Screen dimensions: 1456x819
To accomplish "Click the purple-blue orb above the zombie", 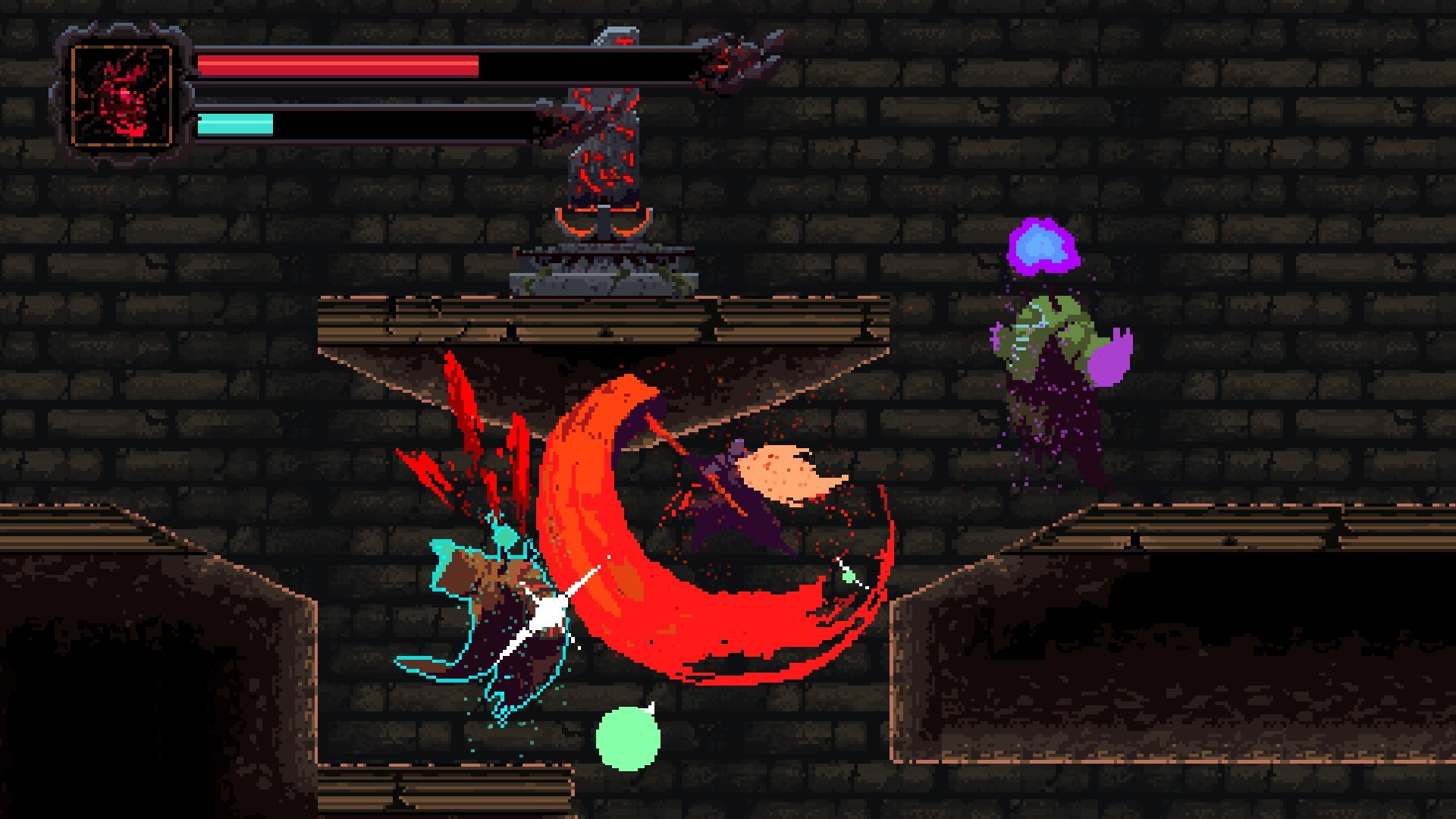I will click(1044, 248).
